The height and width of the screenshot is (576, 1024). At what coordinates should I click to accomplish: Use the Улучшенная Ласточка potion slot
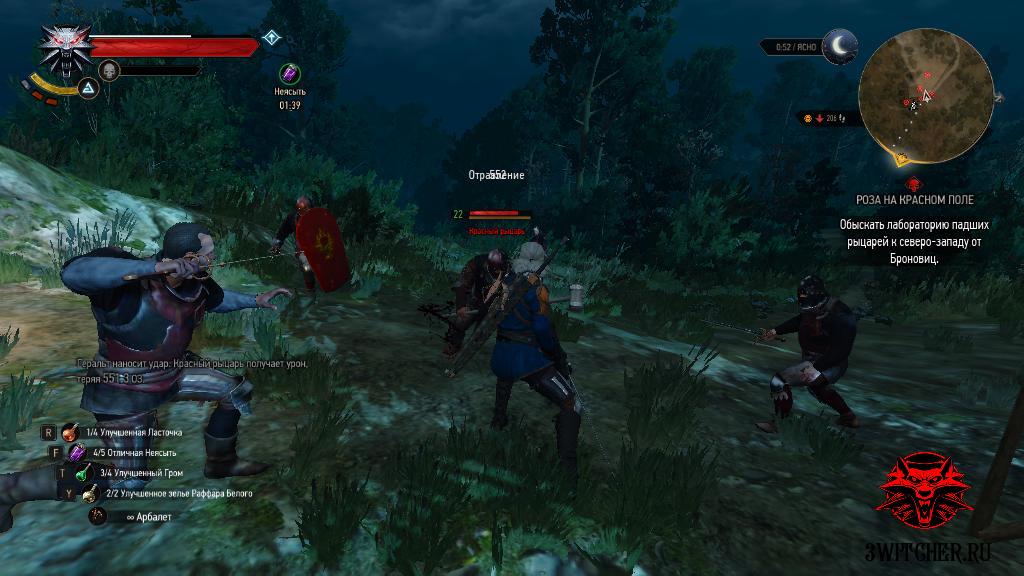[x=70, y=433]
